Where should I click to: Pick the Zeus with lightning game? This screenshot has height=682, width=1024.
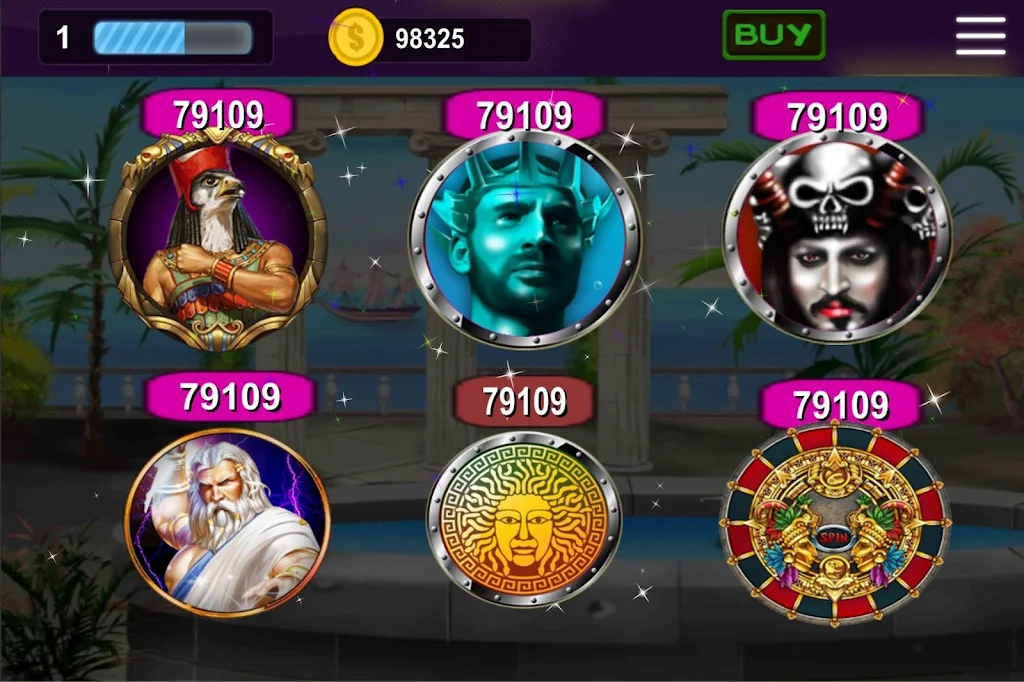click(228, 524)
